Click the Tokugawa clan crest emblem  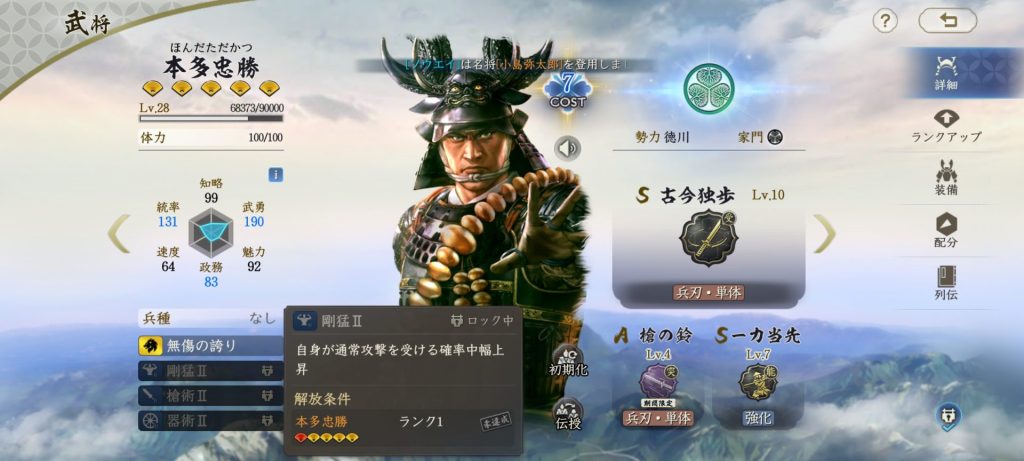point(709,89)
